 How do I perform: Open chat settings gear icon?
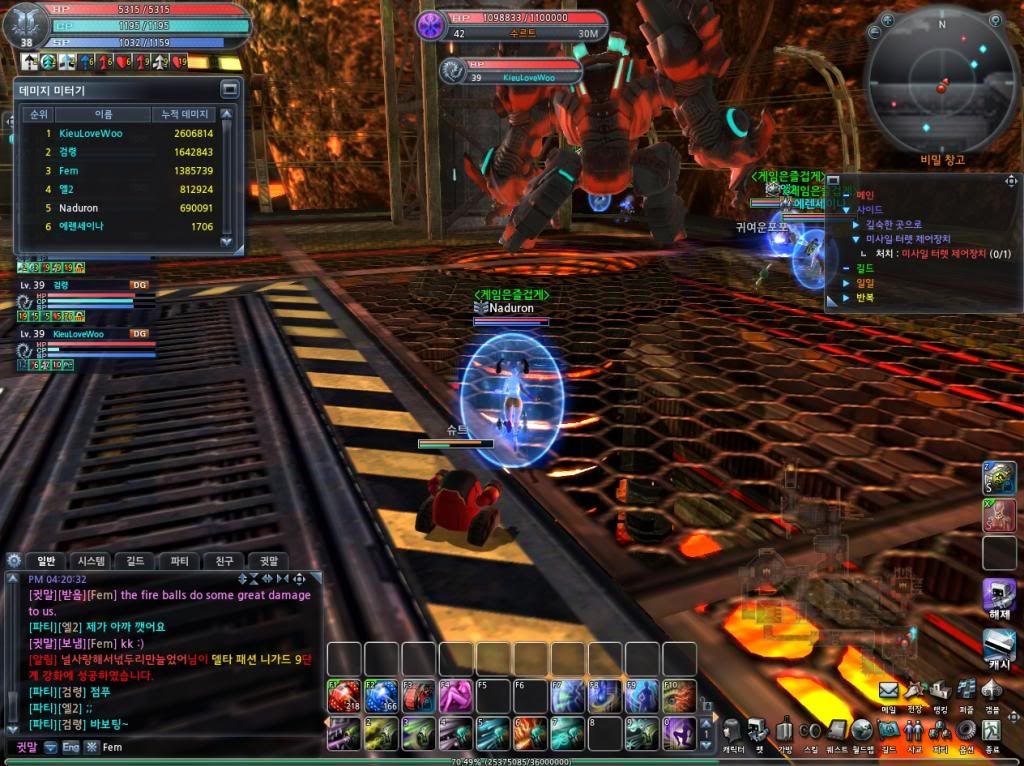click(14, 561)
